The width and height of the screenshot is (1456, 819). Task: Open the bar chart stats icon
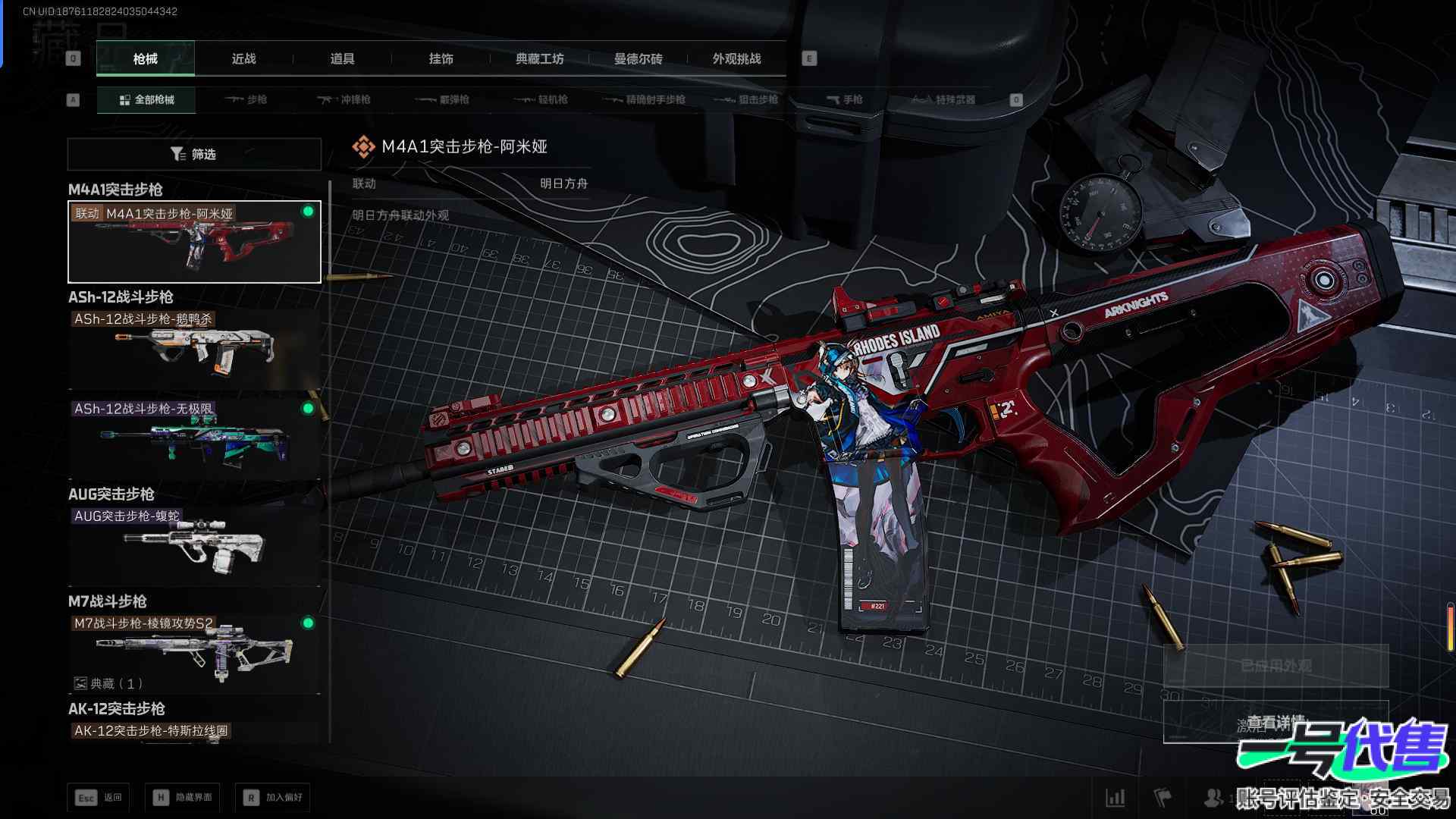coord(1116,797)
